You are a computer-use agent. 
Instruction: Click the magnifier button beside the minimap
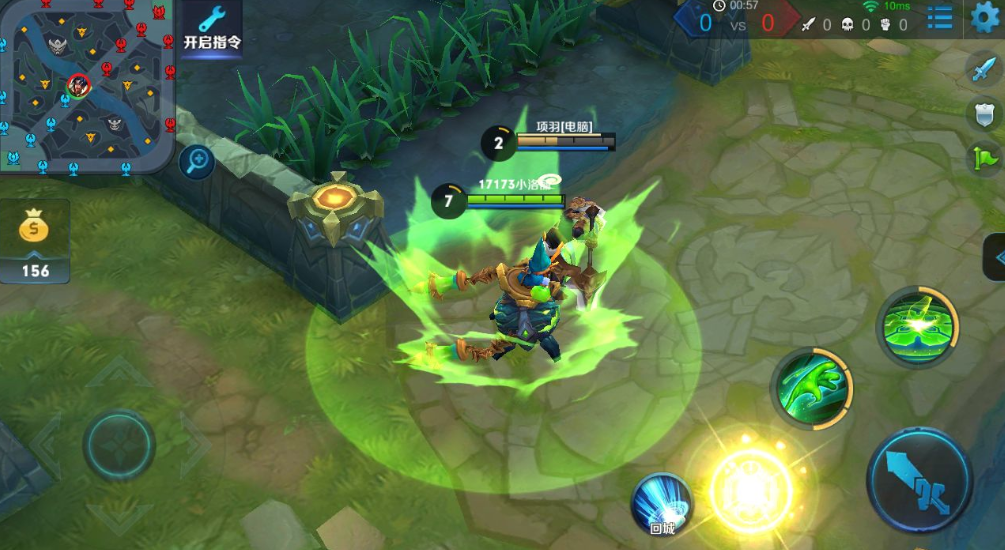[x=196, y=160]
